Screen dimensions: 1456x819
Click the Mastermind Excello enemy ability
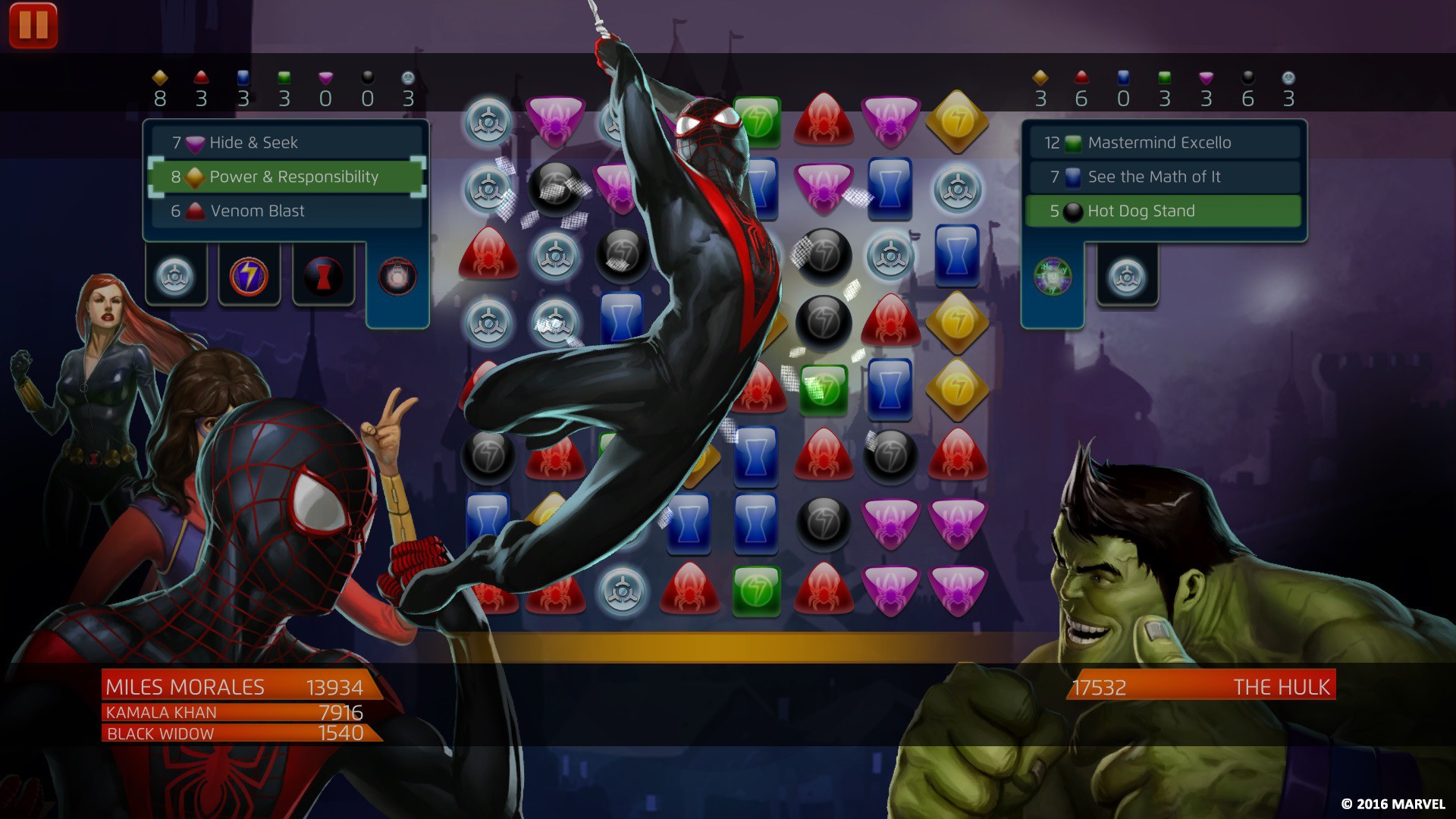coord(1163,143)
